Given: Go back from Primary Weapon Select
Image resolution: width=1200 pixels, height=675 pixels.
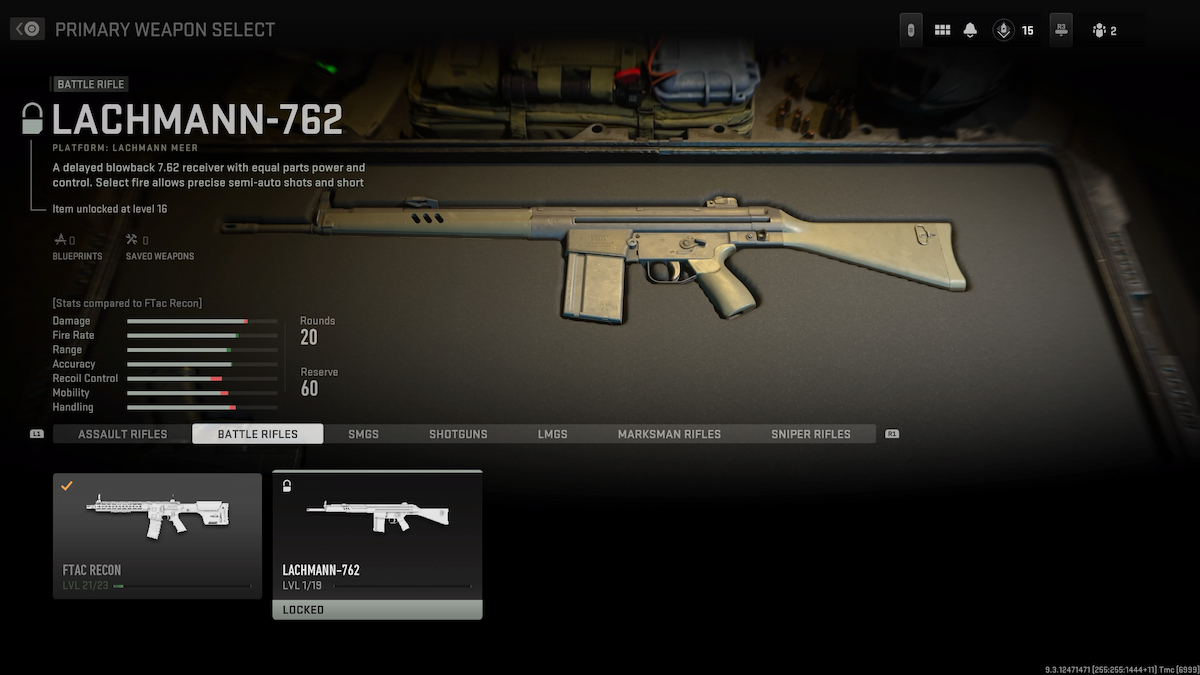Looking at the screenshot, I should tap(27, 29).
